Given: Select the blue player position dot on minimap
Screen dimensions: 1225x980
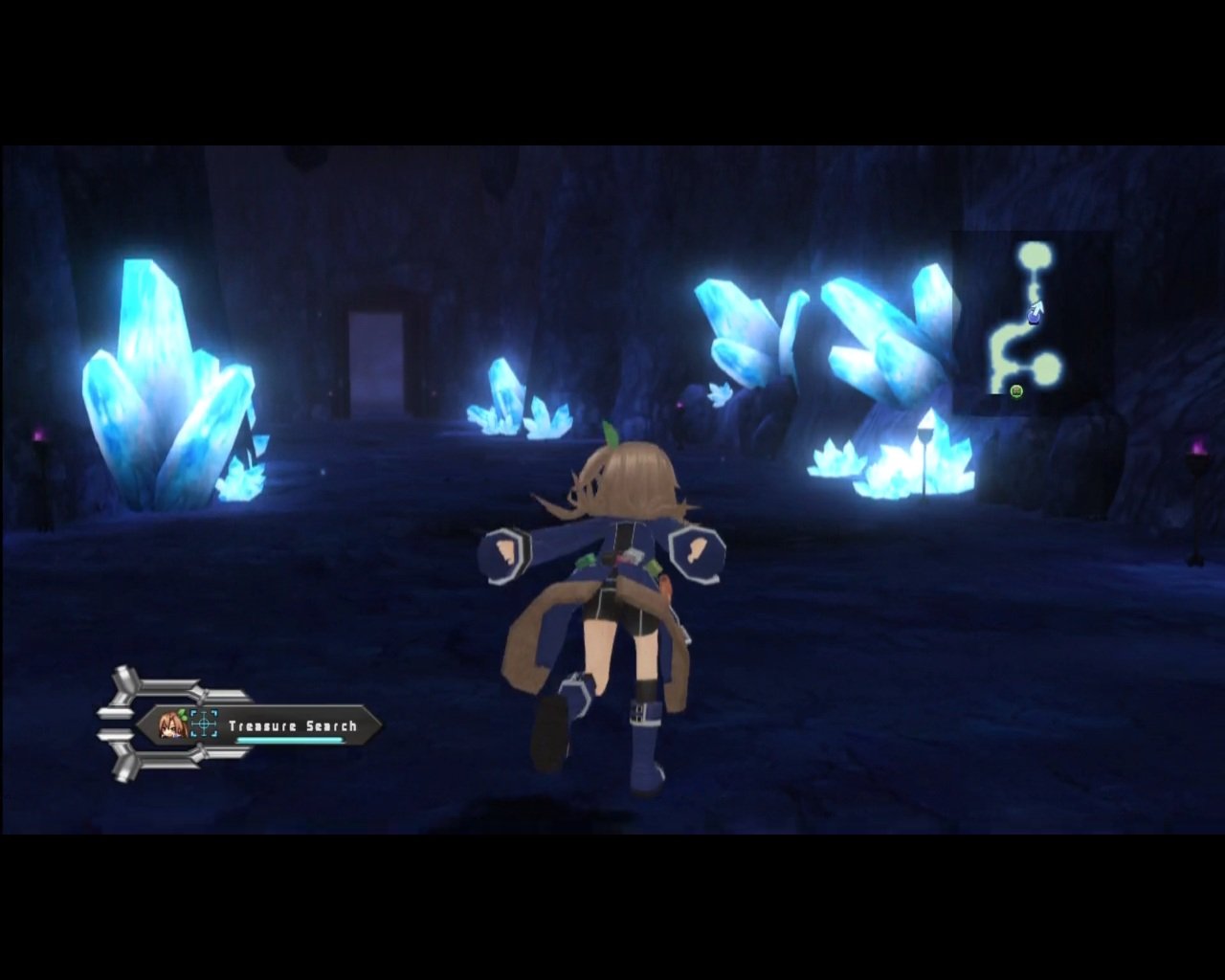Looking at the screenshot, I should pyautogui.click(x=1034, y=319).
